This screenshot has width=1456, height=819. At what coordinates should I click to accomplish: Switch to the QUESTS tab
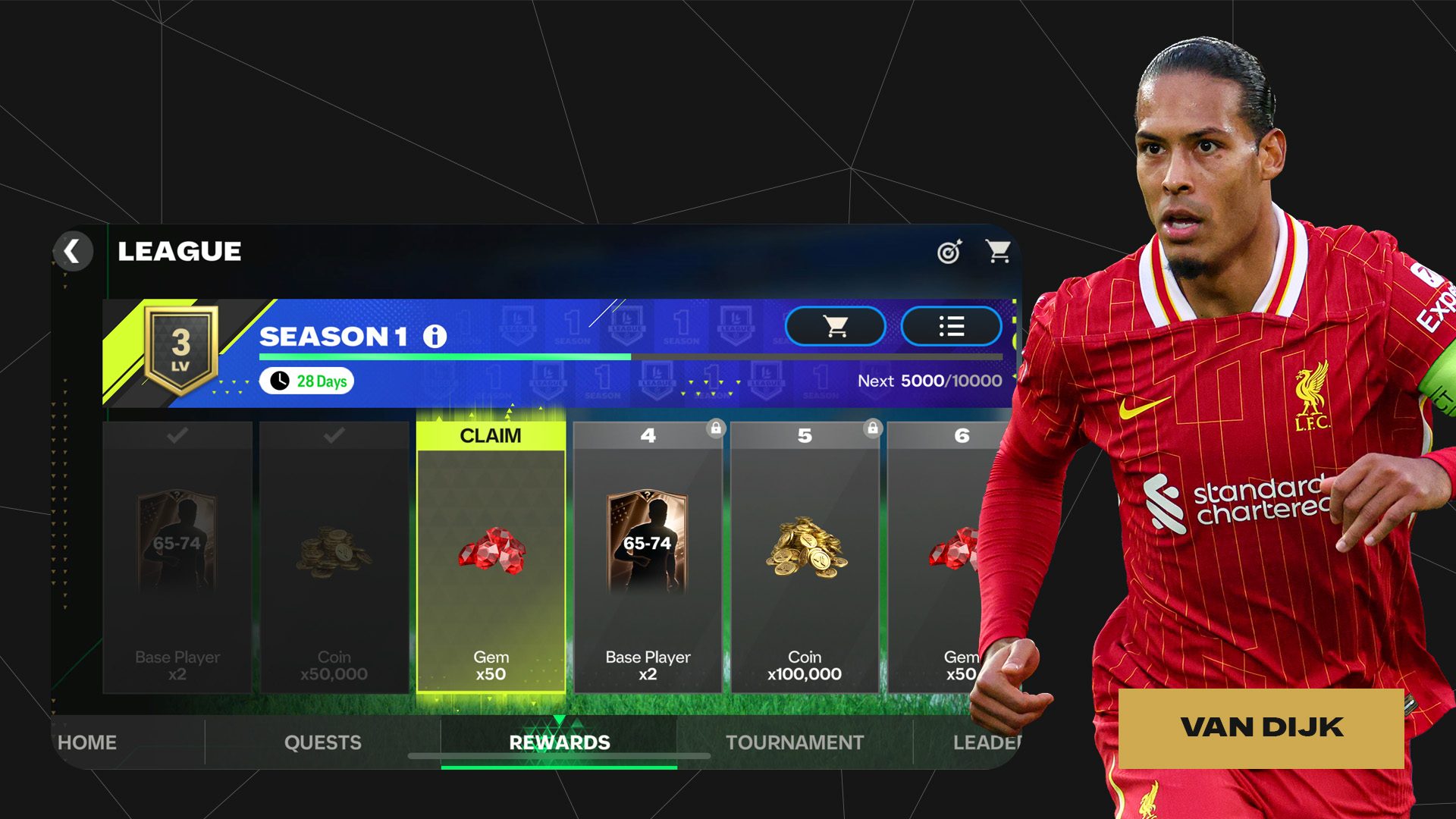pyautogui.click(x=325, y=742)
